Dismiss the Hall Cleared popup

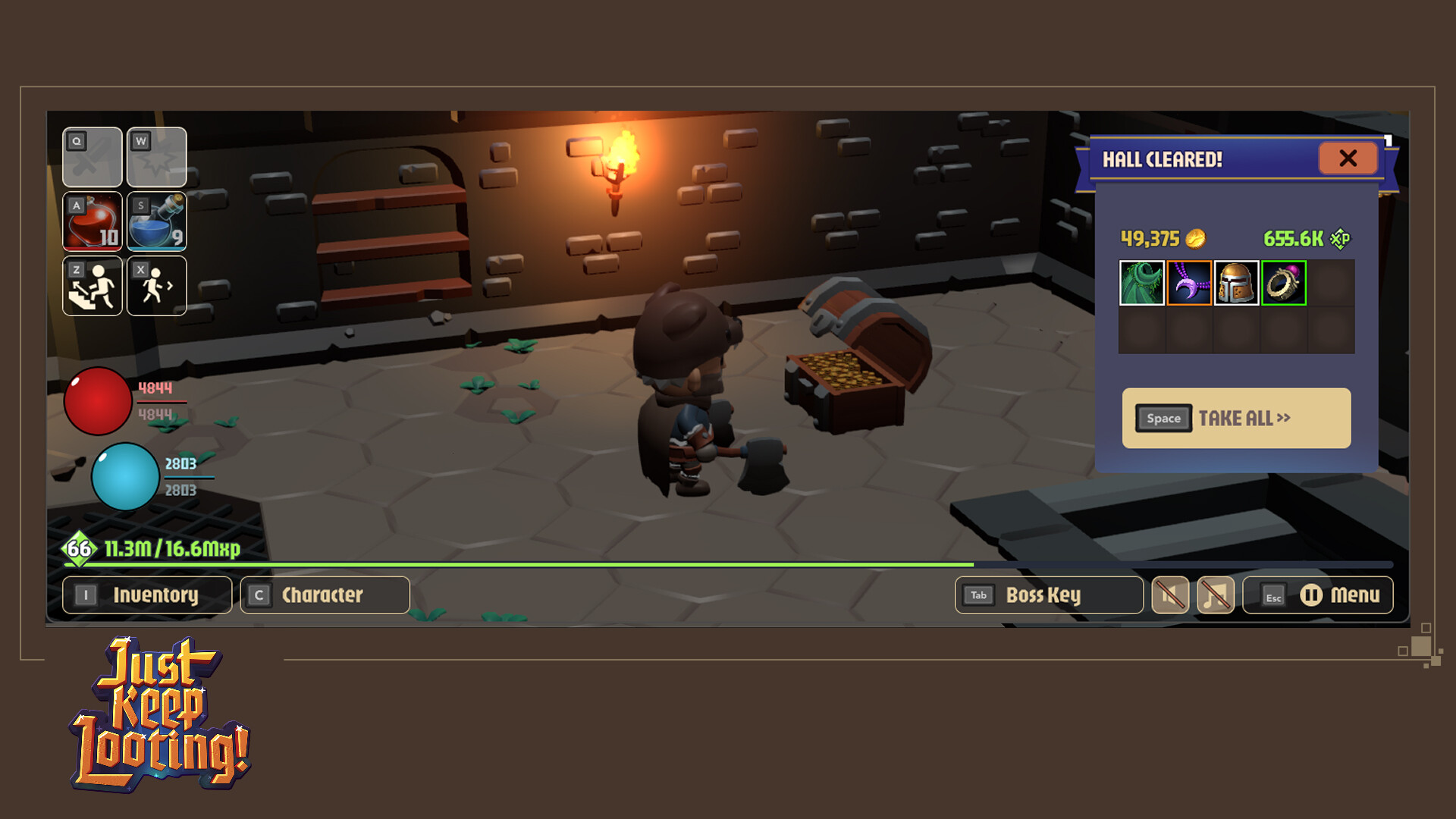coord(1348,158)
